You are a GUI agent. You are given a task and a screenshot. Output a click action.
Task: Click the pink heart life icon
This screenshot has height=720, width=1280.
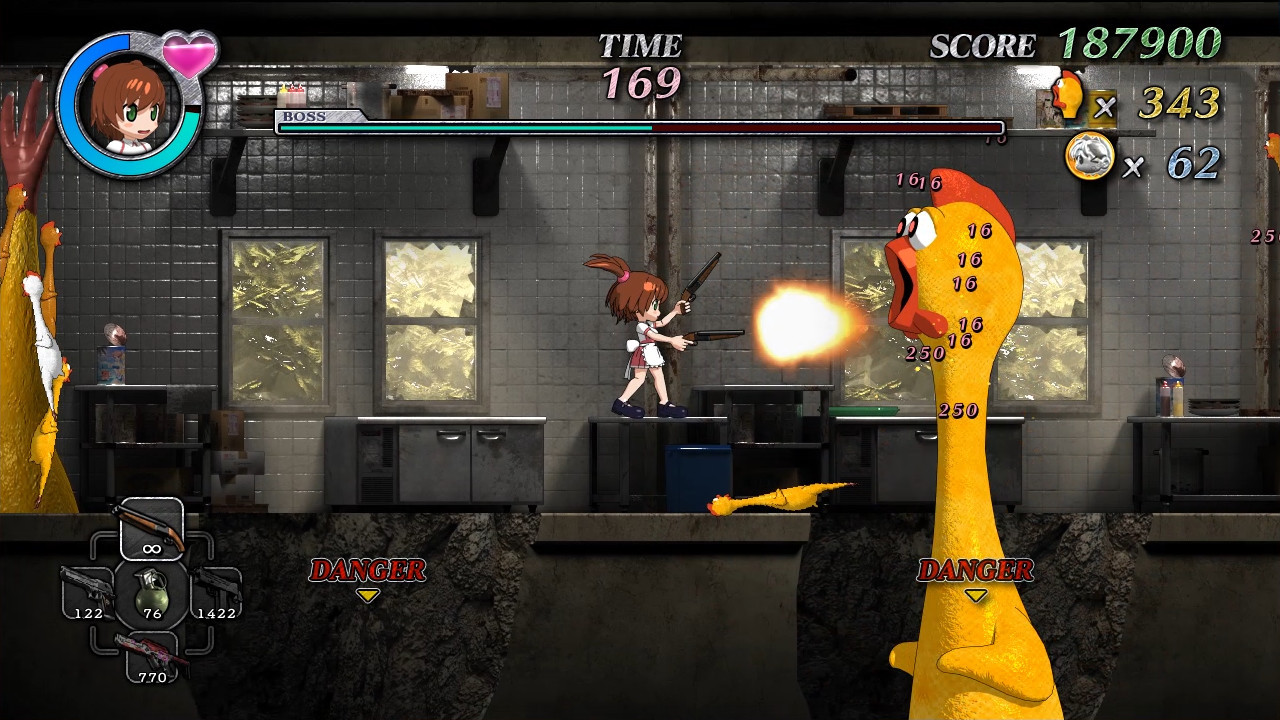click(x=189, y=53)
